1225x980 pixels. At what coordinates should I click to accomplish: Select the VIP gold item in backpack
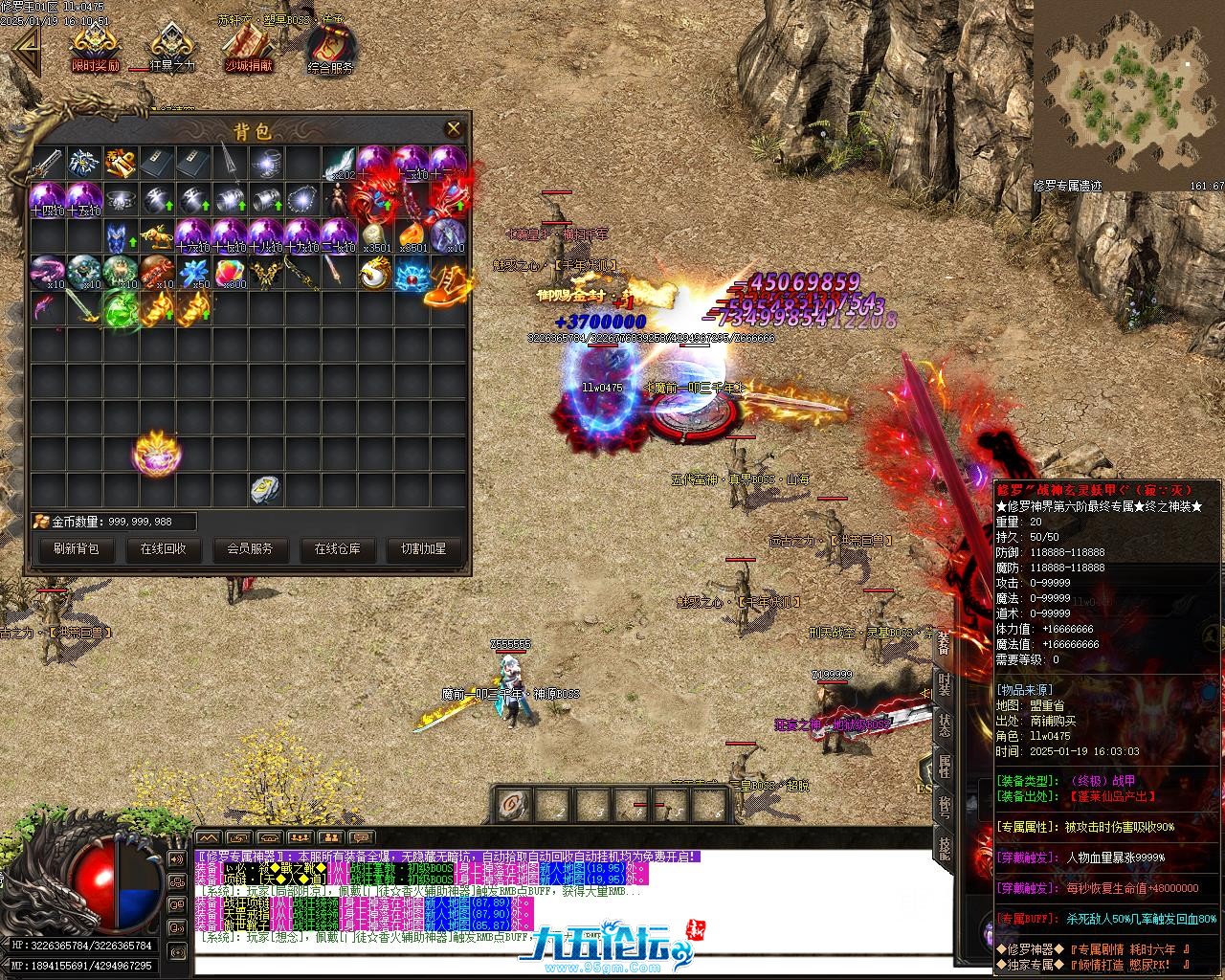click(121, 164)
